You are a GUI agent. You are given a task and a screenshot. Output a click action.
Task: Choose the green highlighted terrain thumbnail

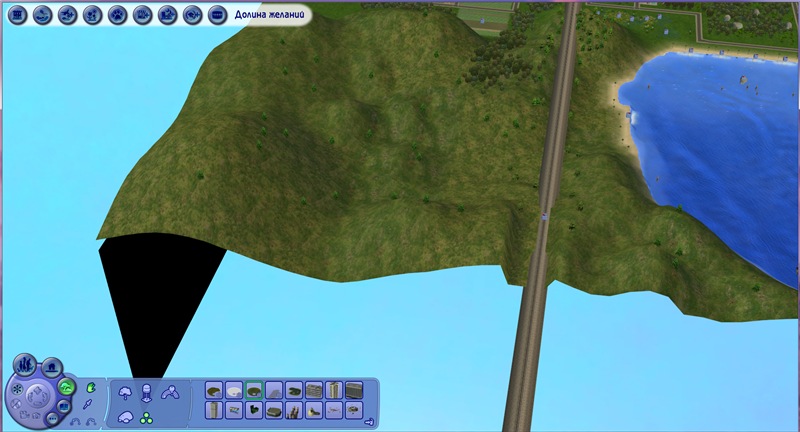pyautogui.click(x=254, y=390)
